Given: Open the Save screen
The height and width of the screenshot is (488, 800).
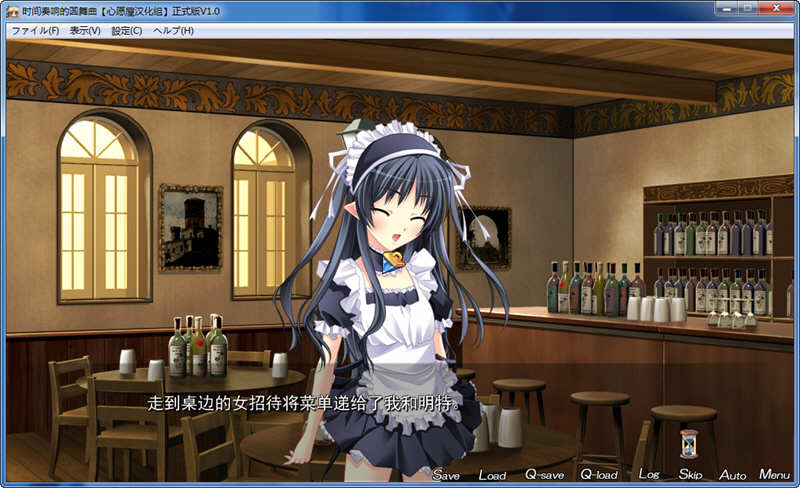Looking at the screenshot, I should 446,475.
